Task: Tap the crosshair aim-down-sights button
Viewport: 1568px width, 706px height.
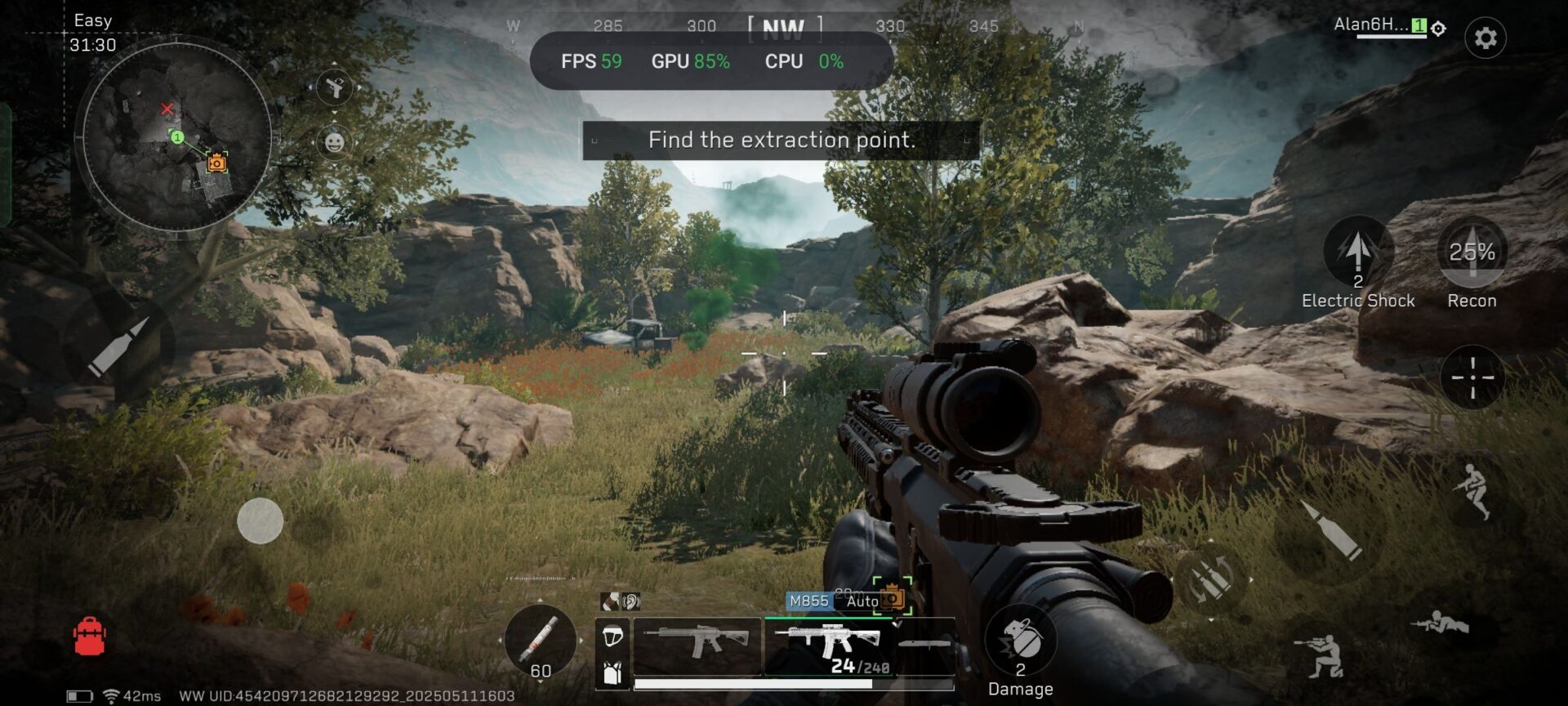Action: pyautogui.click(x=1472, y=378)
